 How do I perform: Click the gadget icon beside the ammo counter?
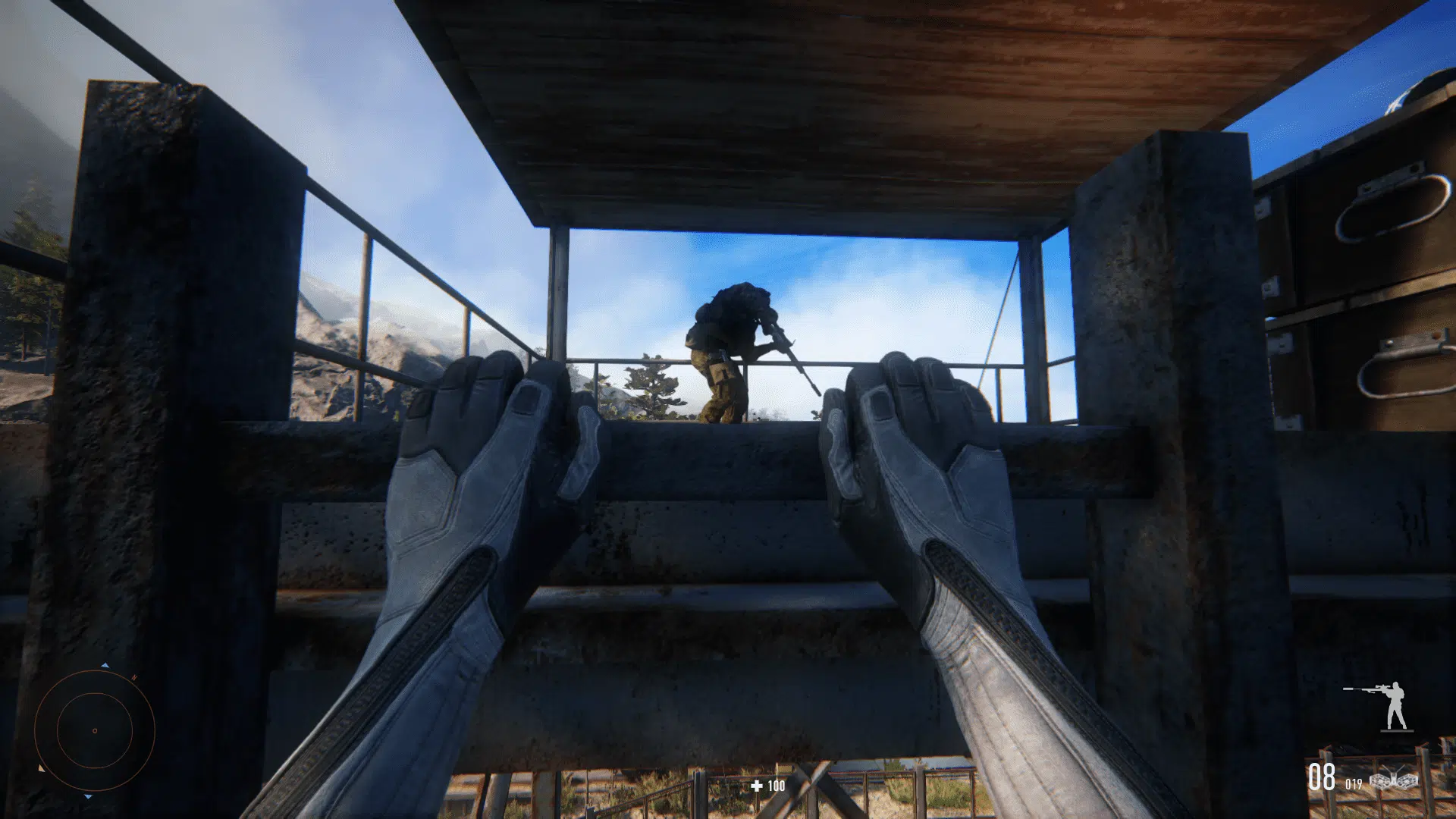tap(1394, 780)
